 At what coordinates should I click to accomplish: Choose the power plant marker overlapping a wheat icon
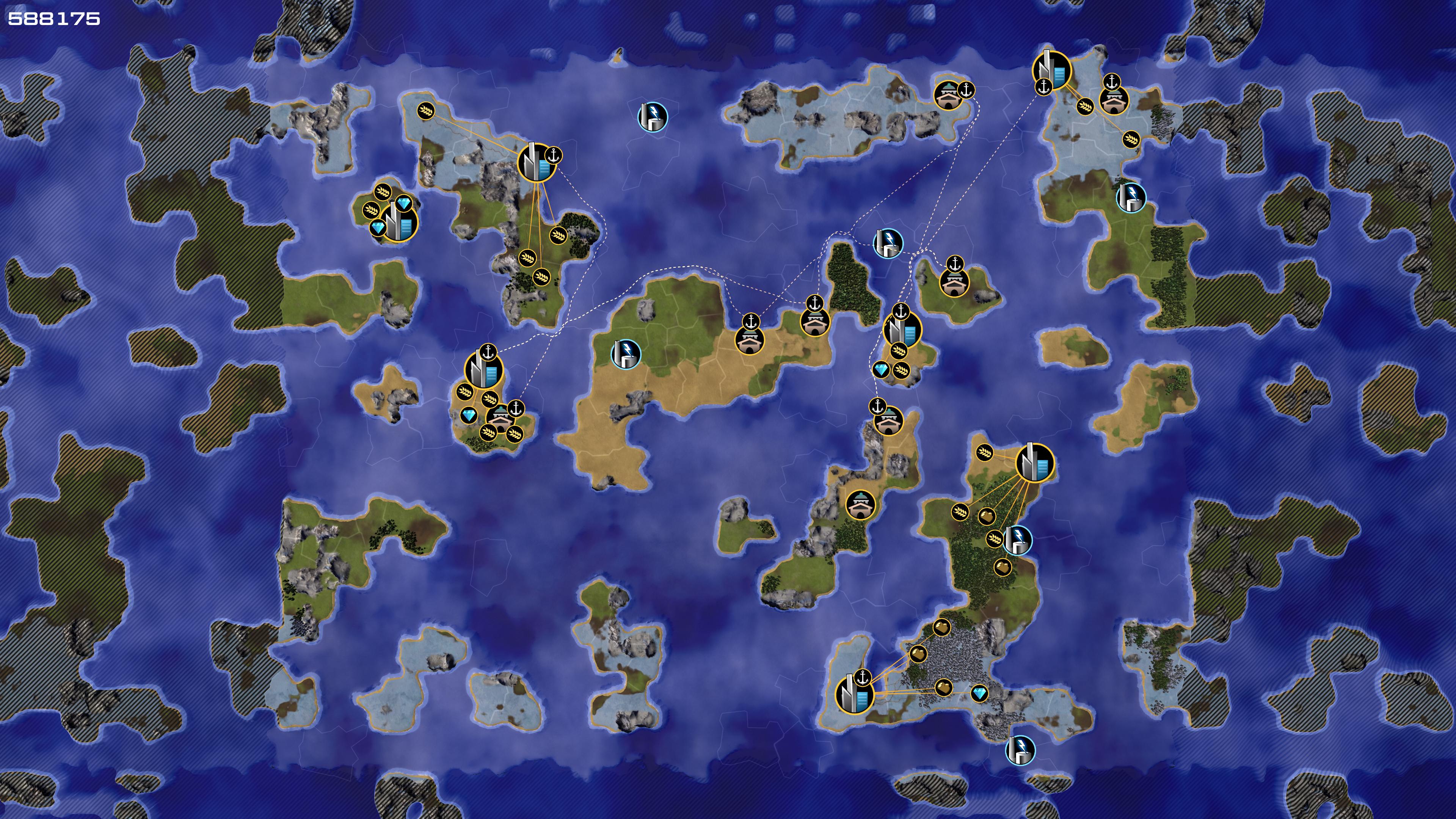tap(1017, 539)
